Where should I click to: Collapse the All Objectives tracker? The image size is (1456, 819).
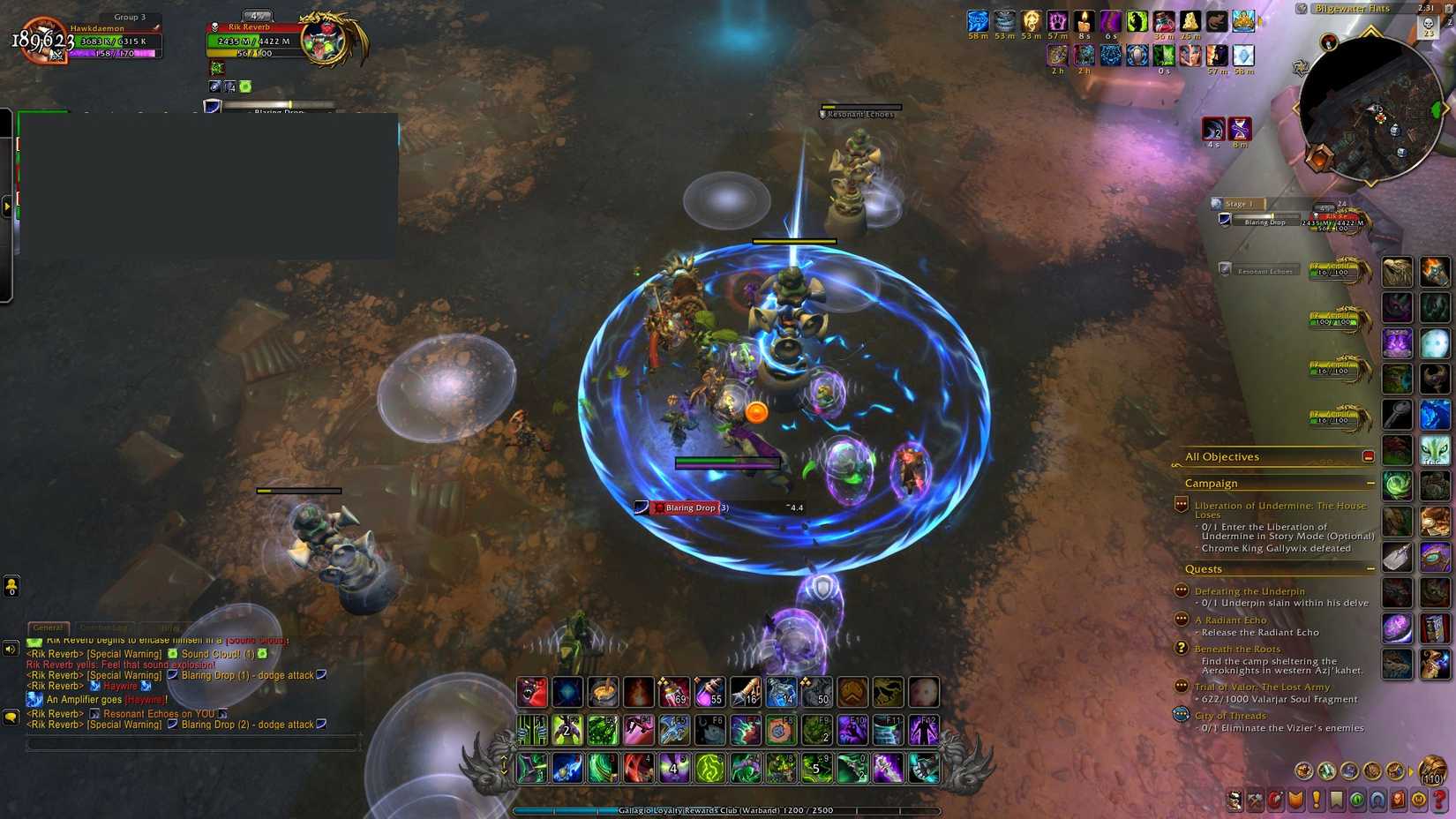point(1369,456)
